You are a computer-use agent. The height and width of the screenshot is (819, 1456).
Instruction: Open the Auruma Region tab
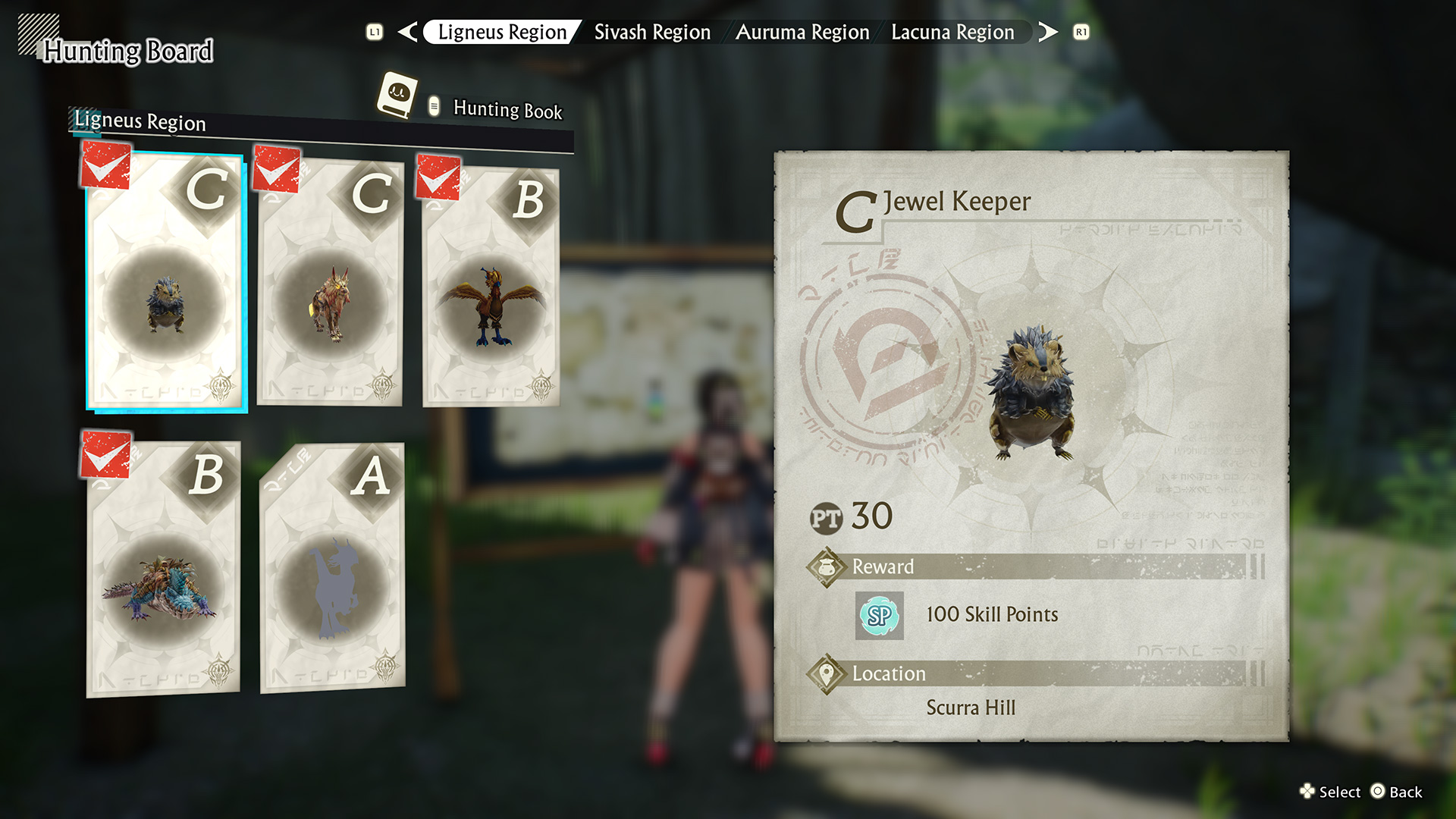802,32
